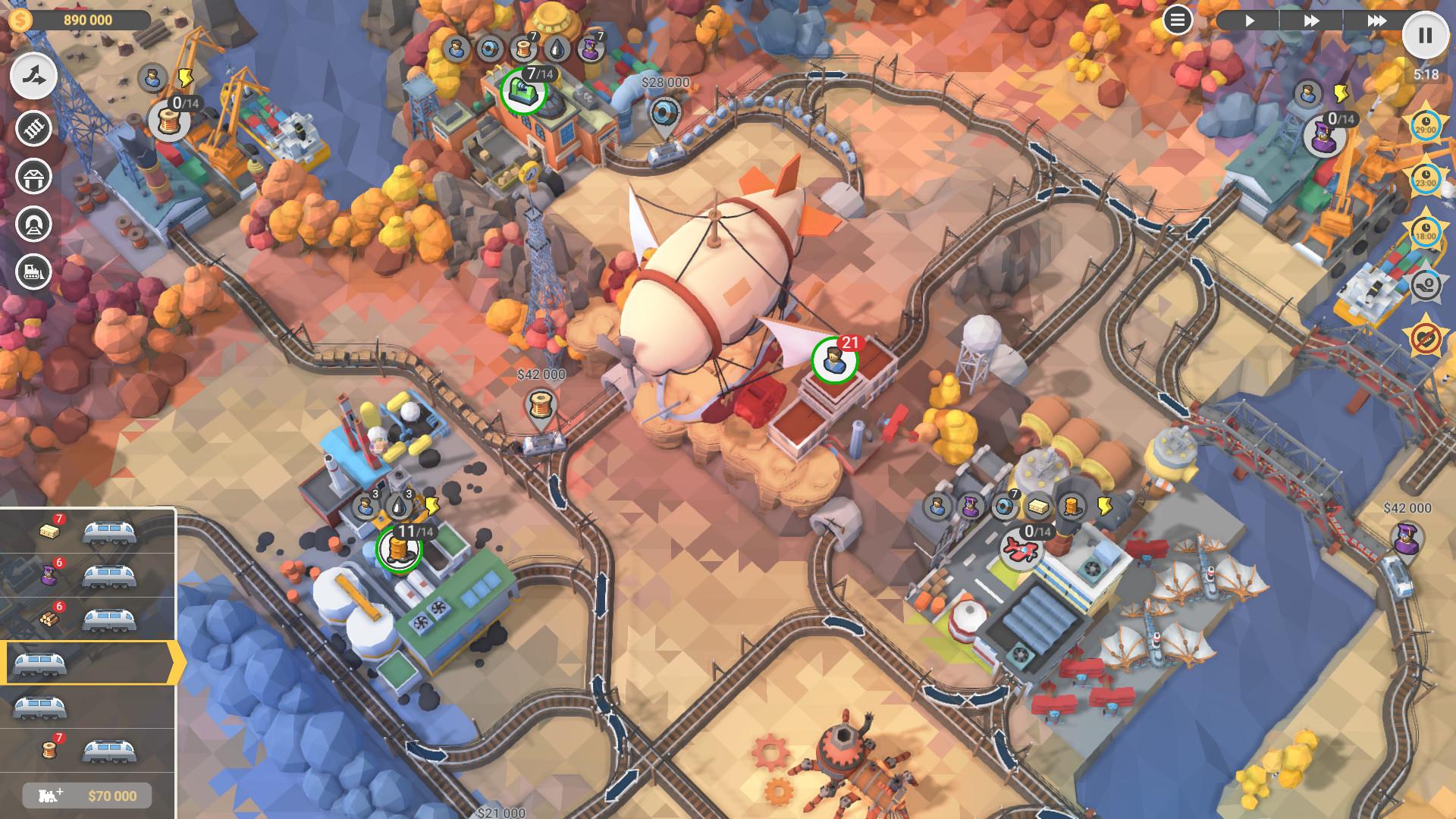Select the track junction tool
The height and width of the screenshot is (819, 1456).
[32, 76]
